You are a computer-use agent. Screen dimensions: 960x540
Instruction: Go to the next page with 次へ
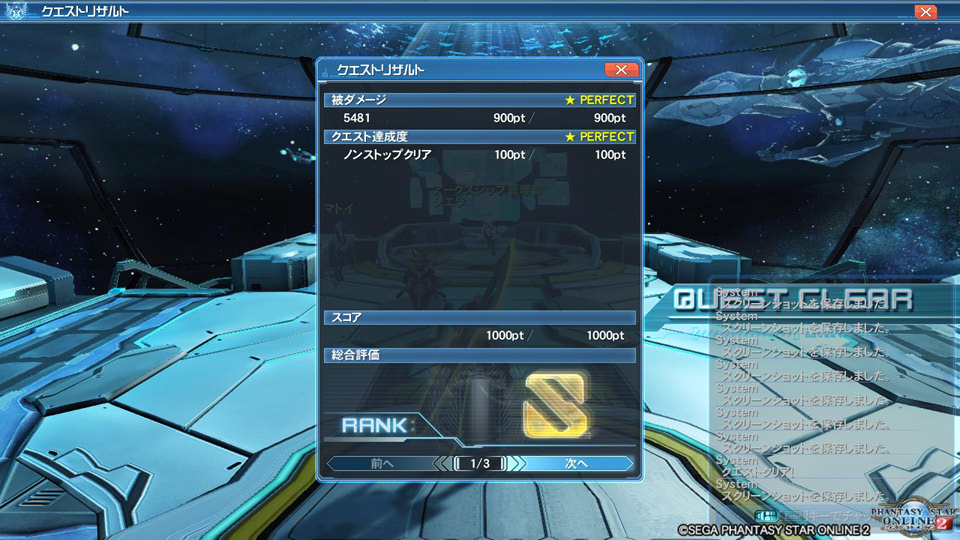(576, 464)
